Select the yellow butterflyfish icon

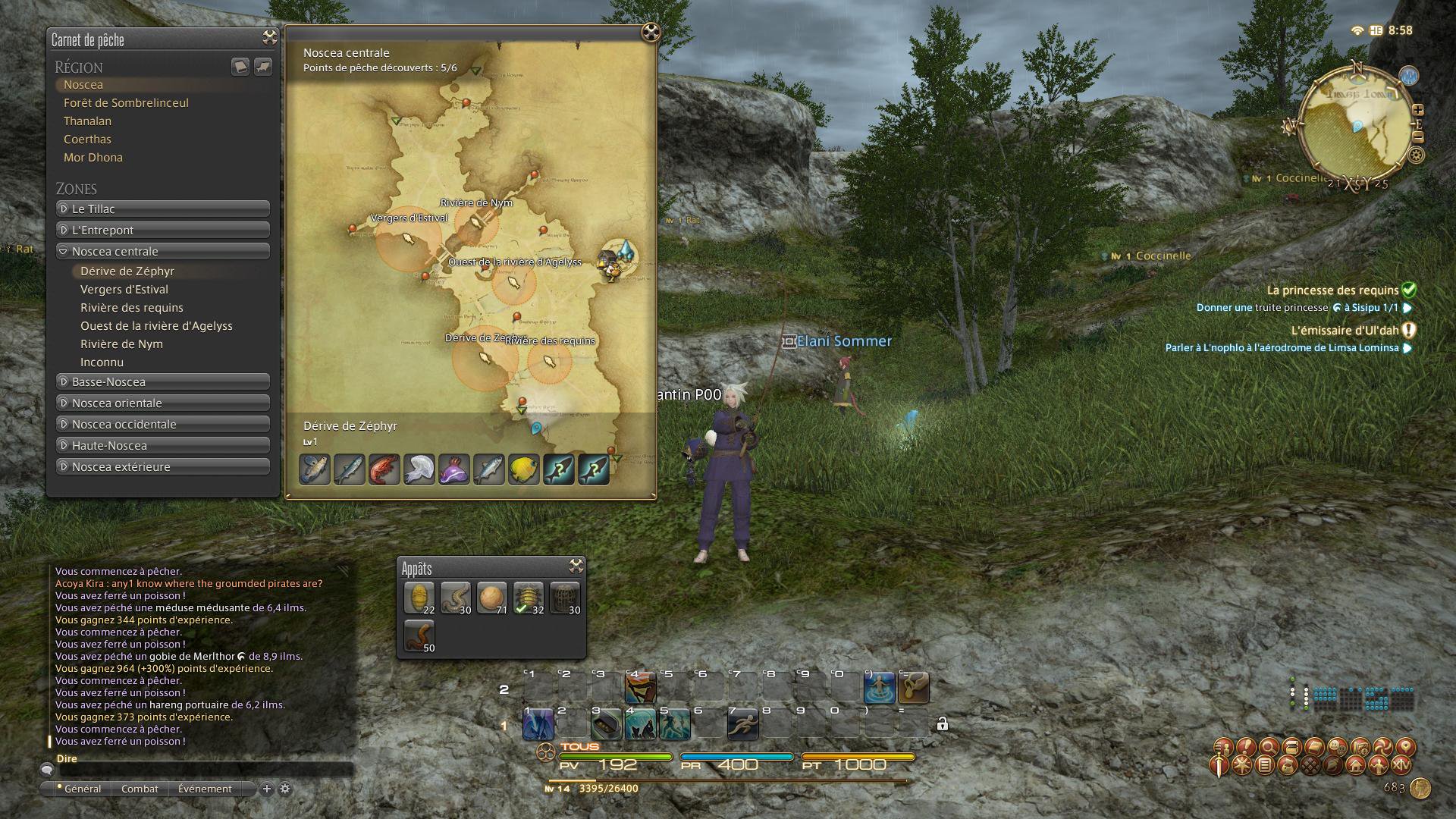coord(523,469)
